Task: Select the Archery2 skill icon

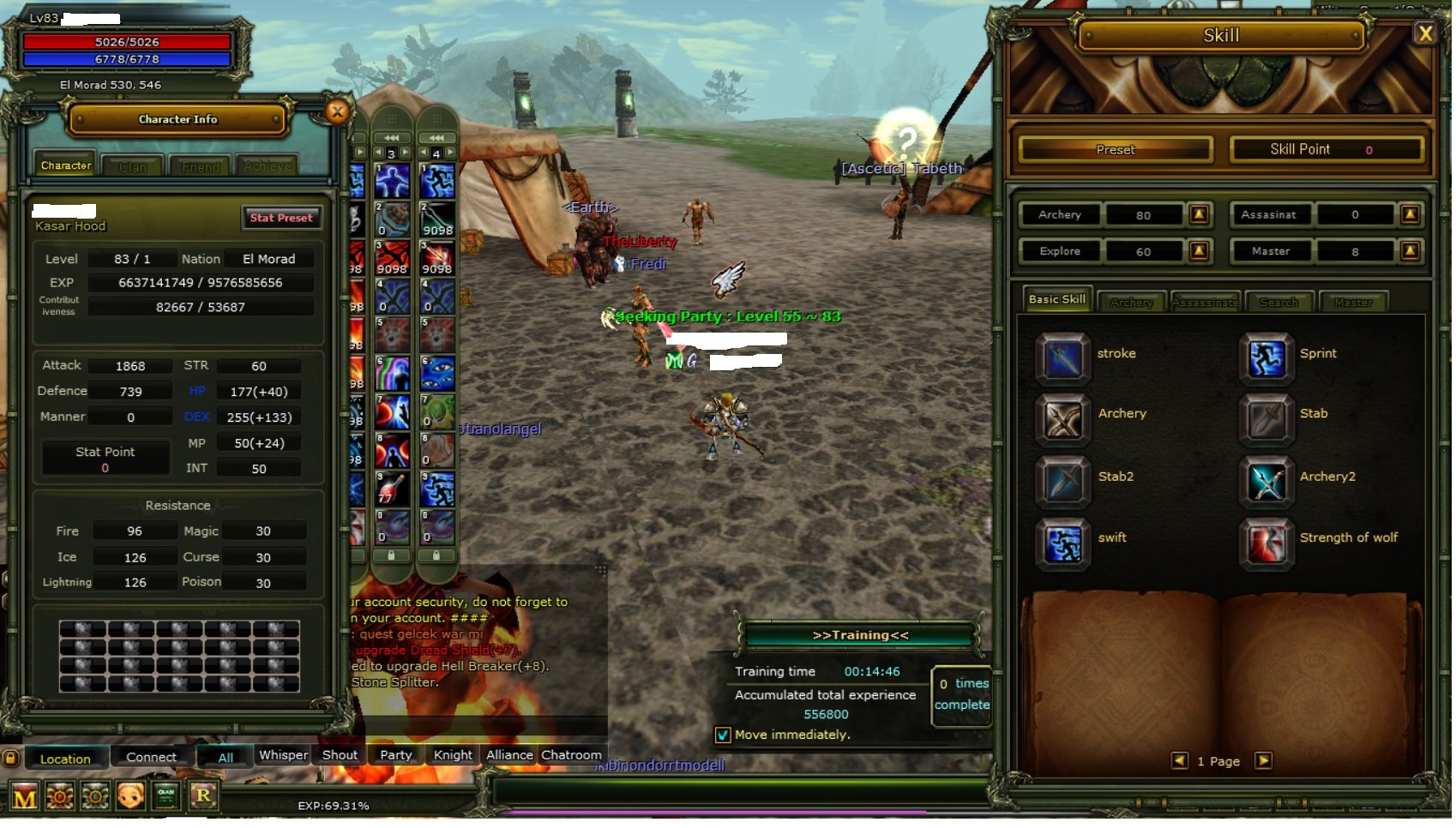Action: (x=1265, y=481)
